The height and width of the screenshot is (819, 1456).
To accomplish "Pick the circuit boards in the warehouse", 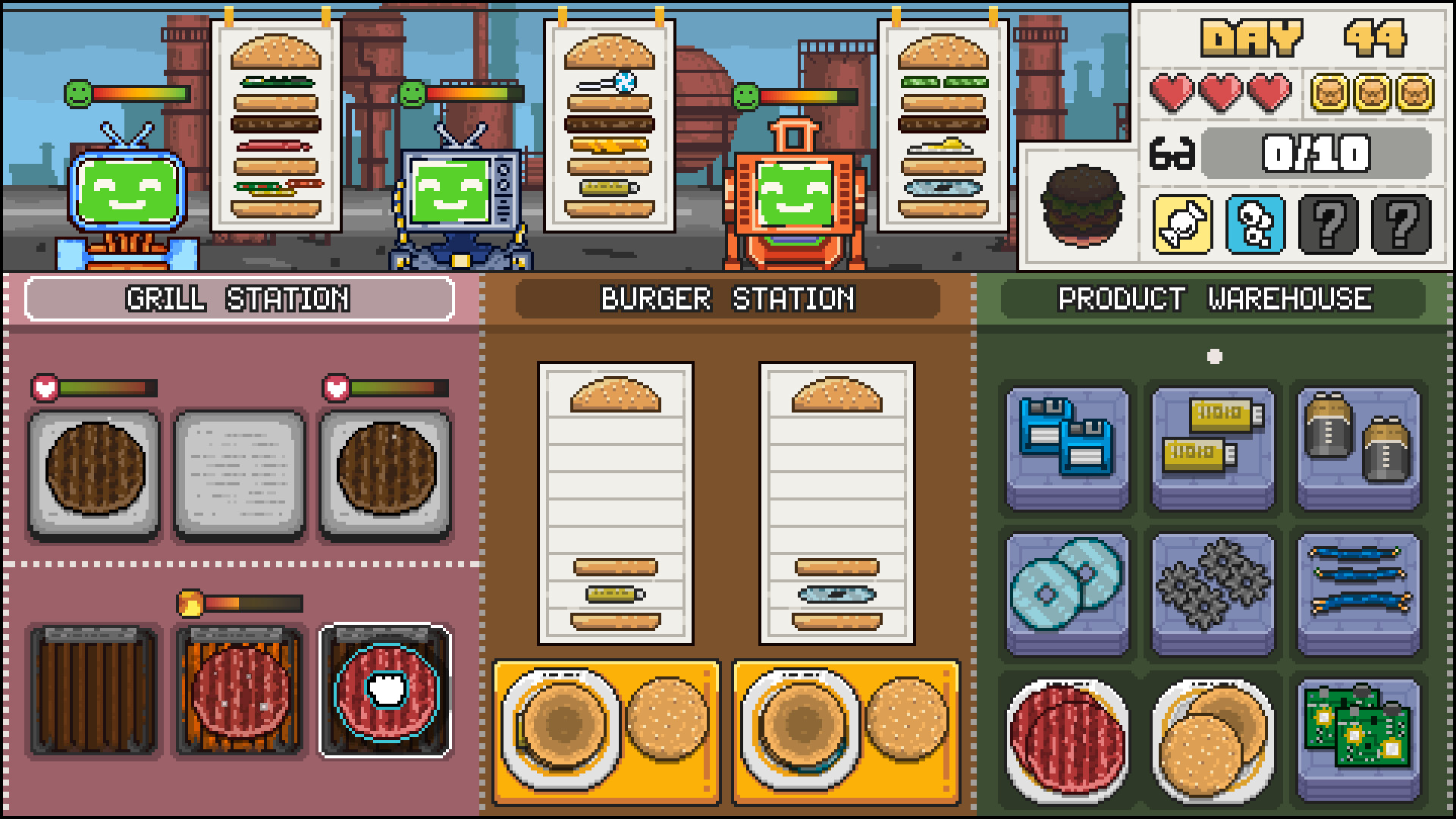I will click(1357, 743).
